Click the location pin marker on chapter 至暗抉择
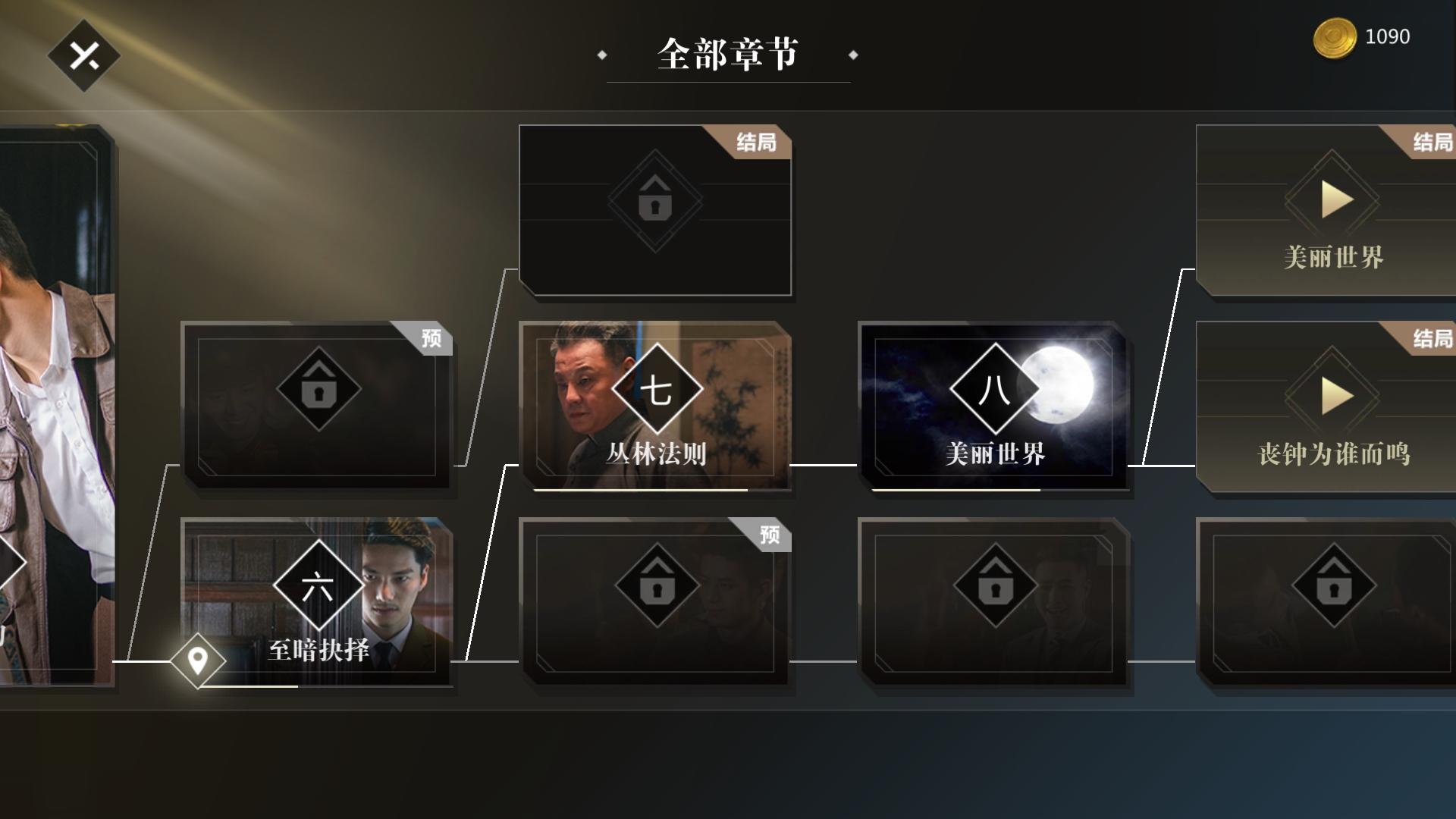The width and height of the screenshot is (1456, 819). (197, 661)
